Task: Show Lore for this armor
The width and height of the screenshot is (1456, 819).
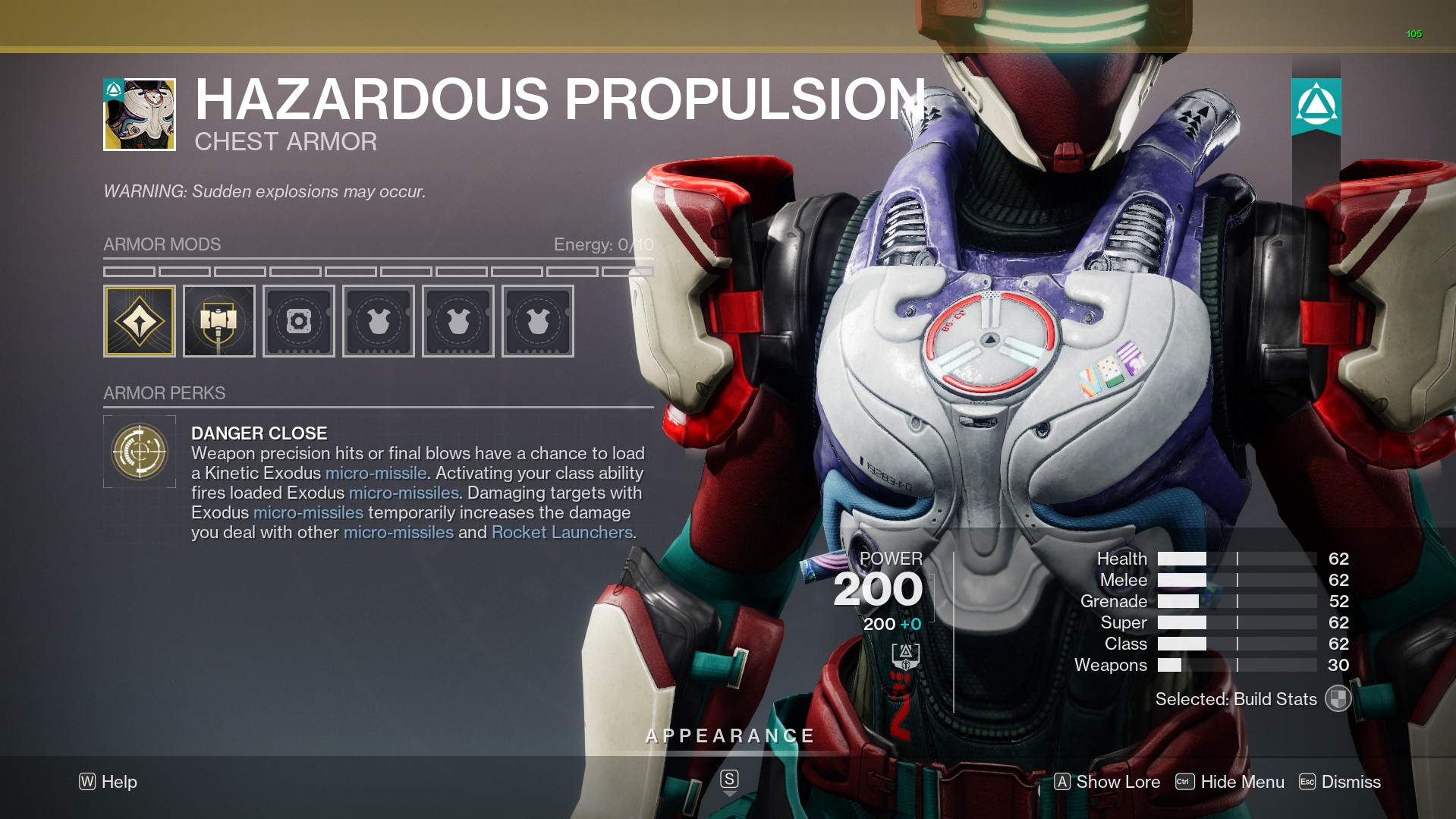Action: click(1107, 782)
